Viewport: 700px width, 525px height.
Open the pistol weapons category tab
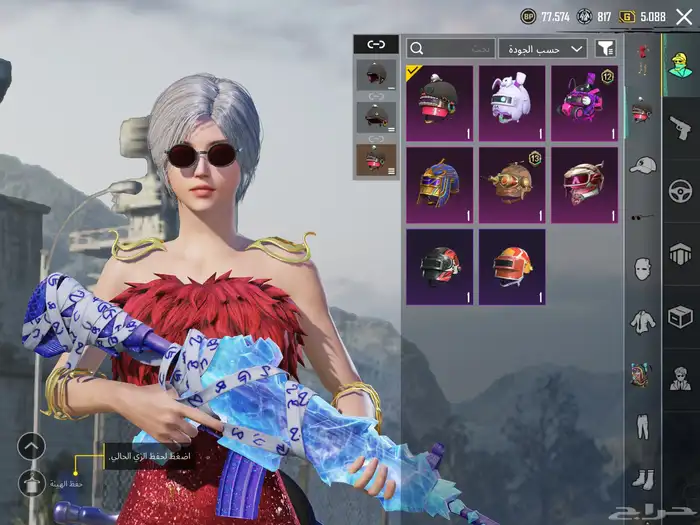[x=681, y=127]
